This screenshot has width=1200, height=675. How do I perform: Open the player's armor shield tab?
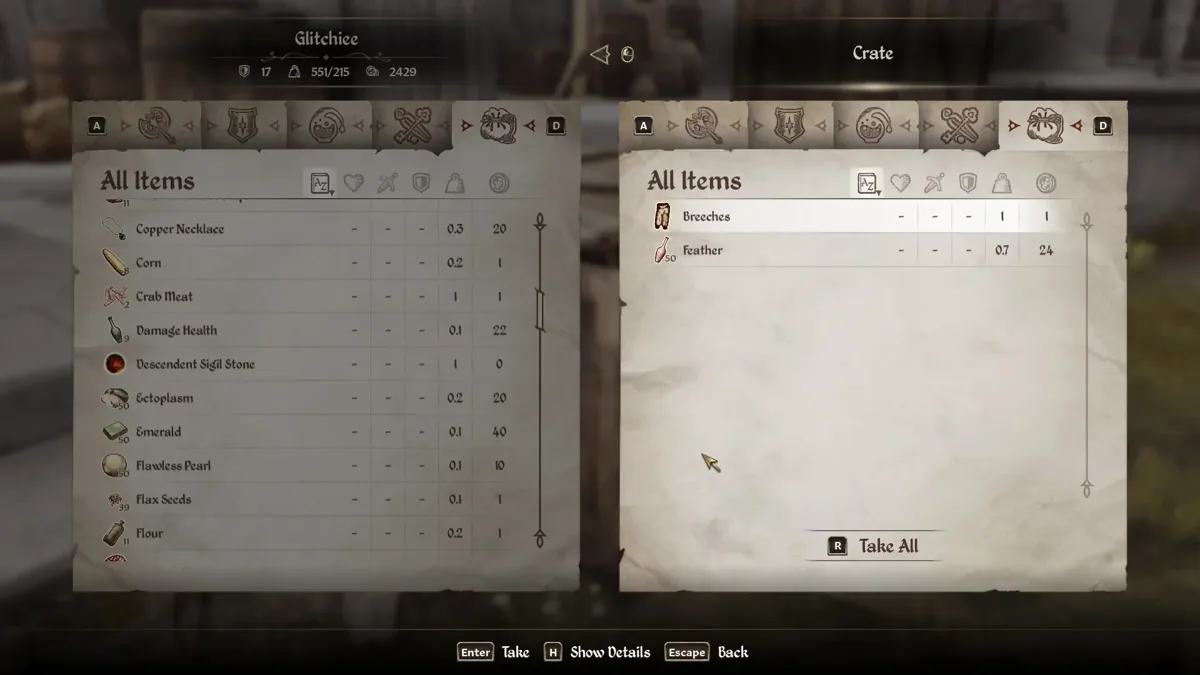[x=243, y=126]
